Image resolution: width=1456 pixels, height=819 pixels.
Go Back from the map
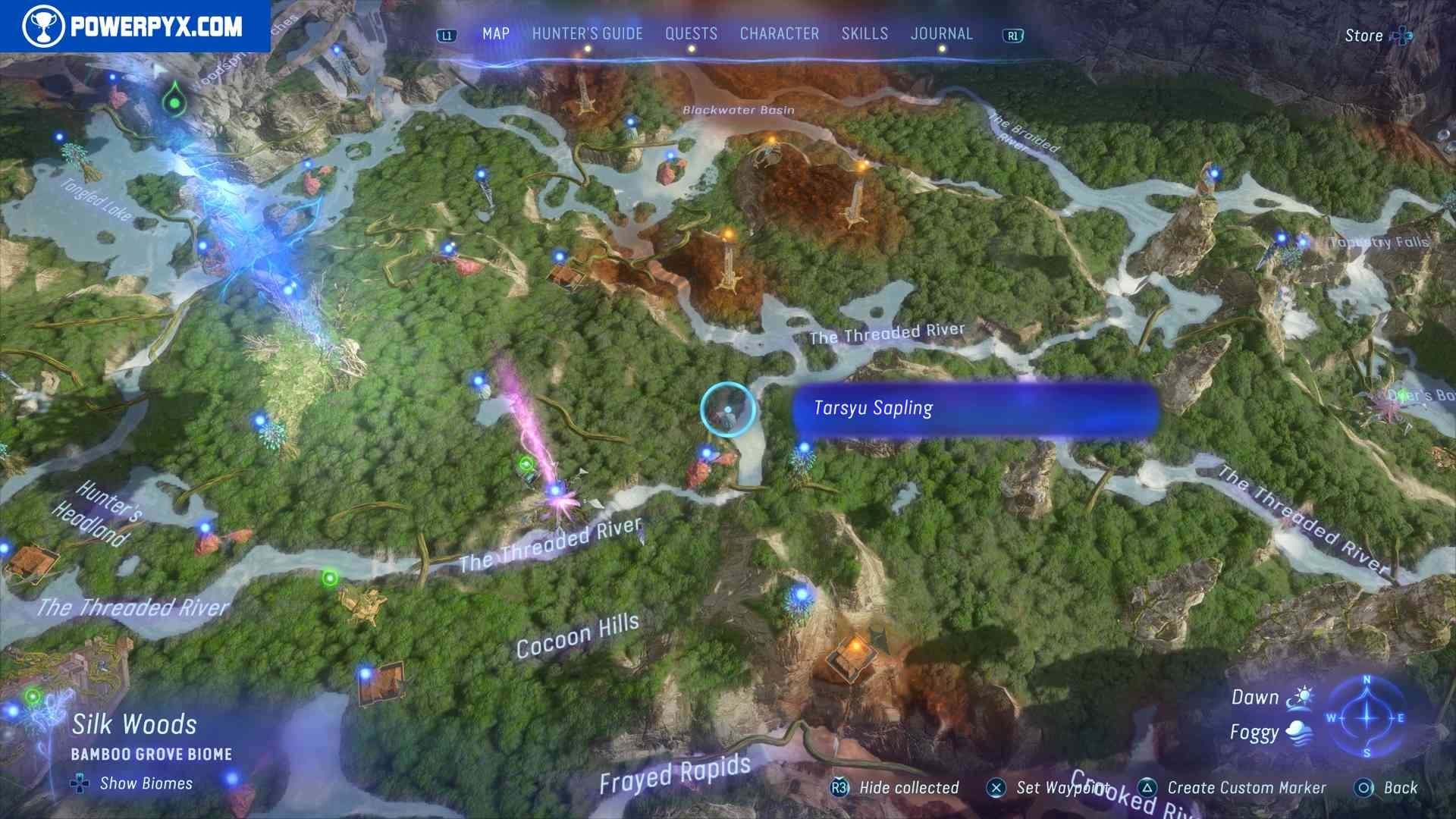tap(1400, 788)
